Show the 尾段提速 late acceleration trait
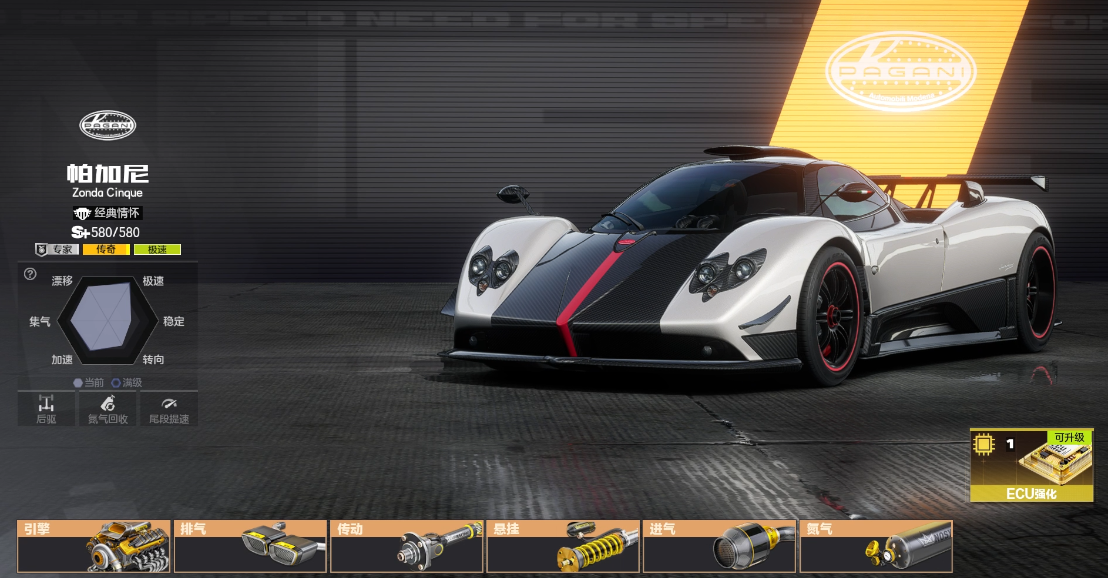The height and width of the screenshot is (578, 1108). [x=167, y=408]
